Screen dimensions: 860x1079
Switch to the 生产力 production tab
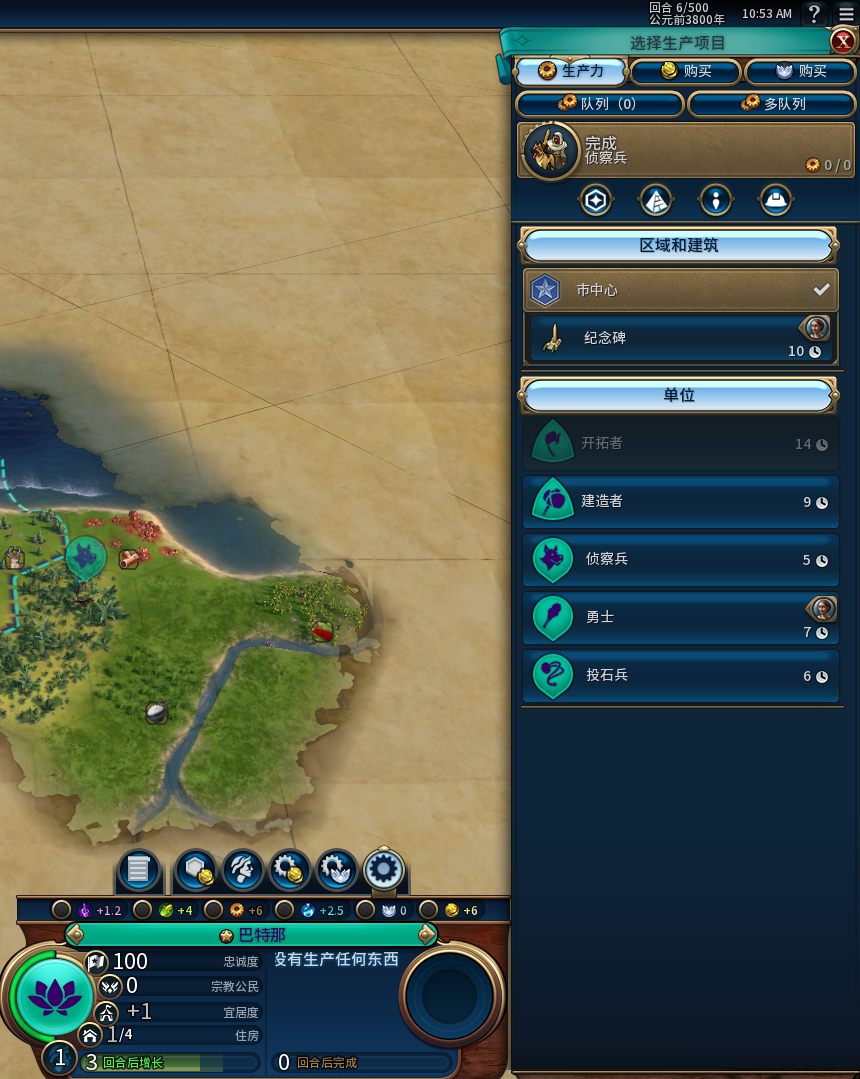click(572, 72)
